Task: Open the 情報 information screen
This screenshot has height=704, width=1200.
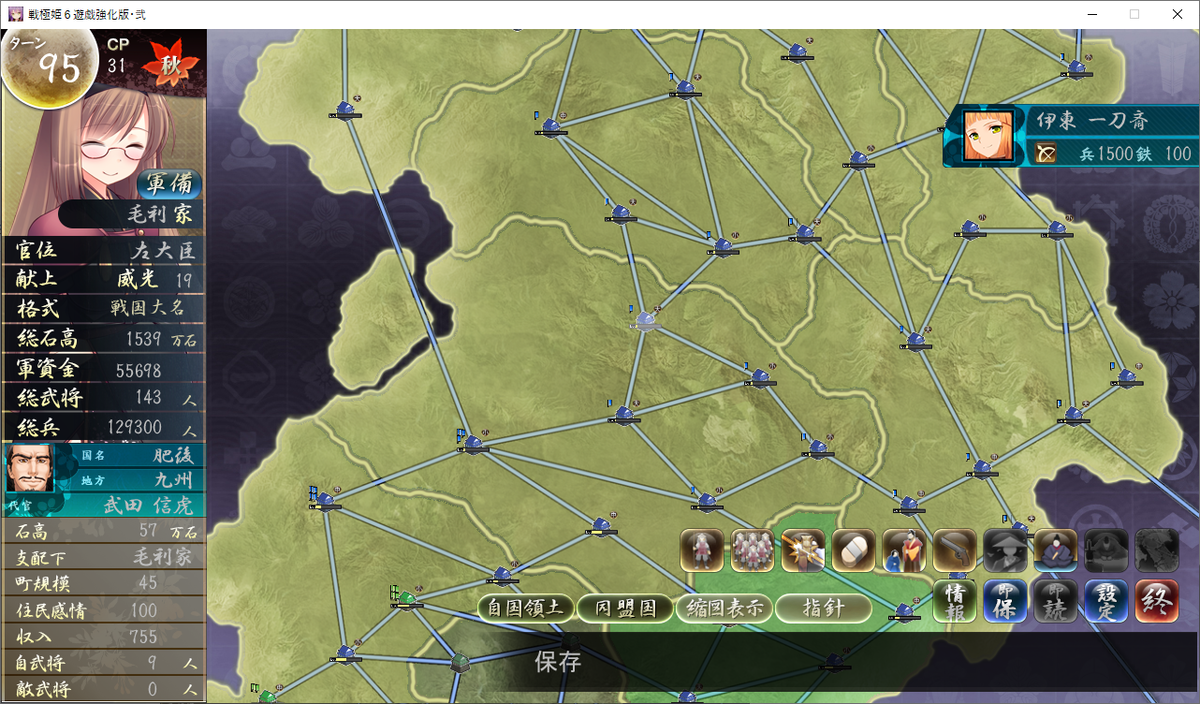Action: pyautogui.click(x=955, y=601)
